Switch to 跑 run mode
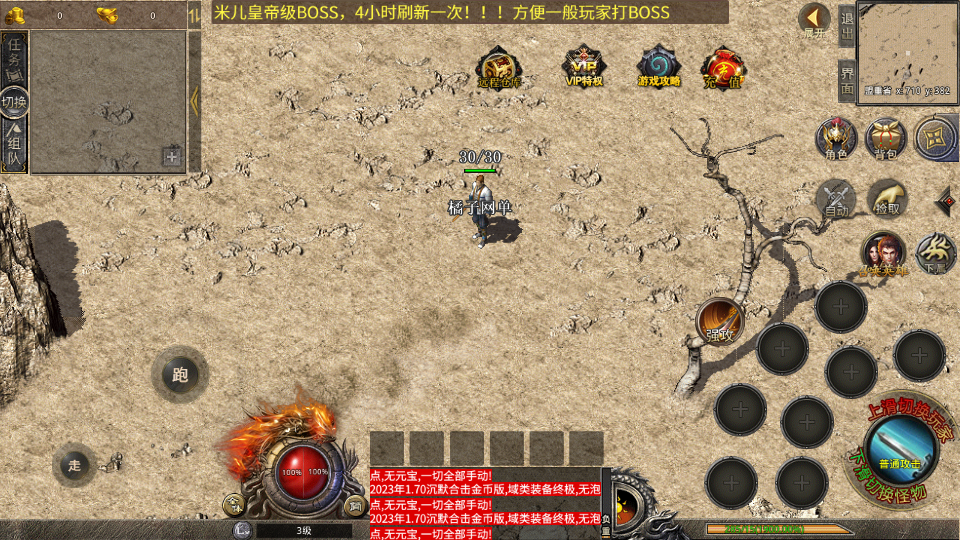Viewport: 960px width, 540px height. pyautogui.click(x=180, y=375)
